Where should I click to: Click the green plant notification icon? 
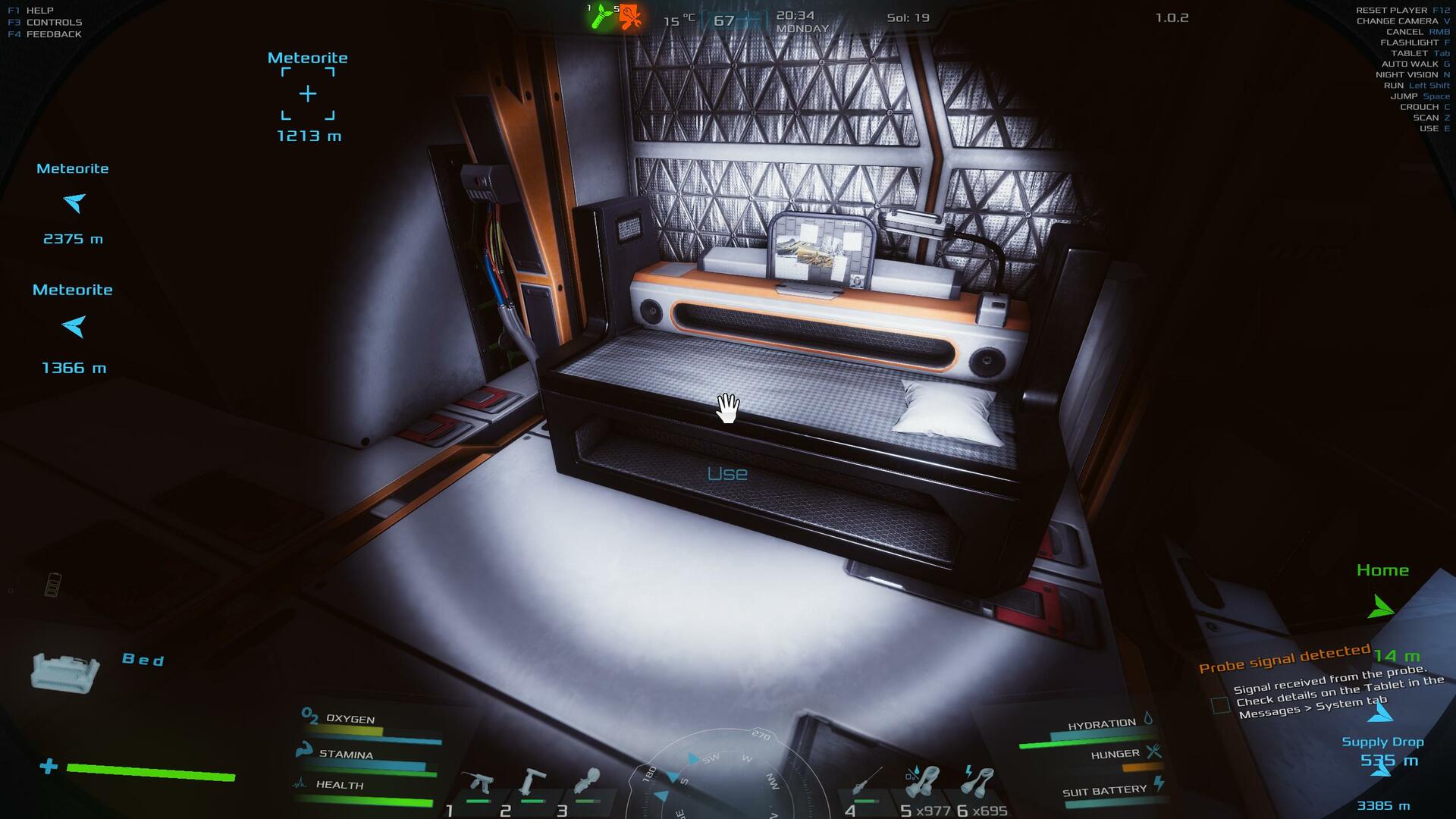click(x=601, y=16)
